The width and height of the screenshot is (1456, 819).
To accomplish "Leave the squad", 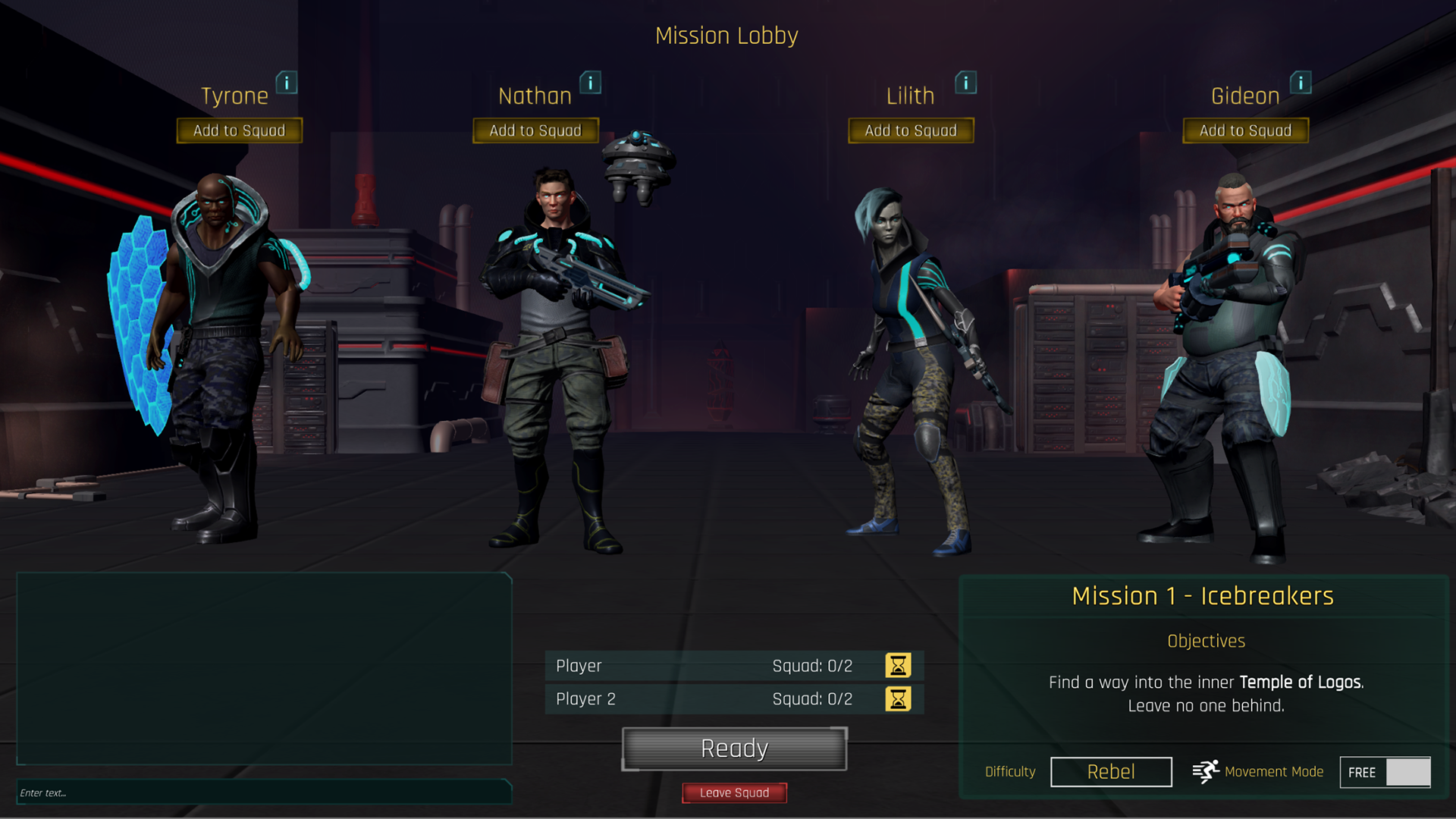I will 734,792.
